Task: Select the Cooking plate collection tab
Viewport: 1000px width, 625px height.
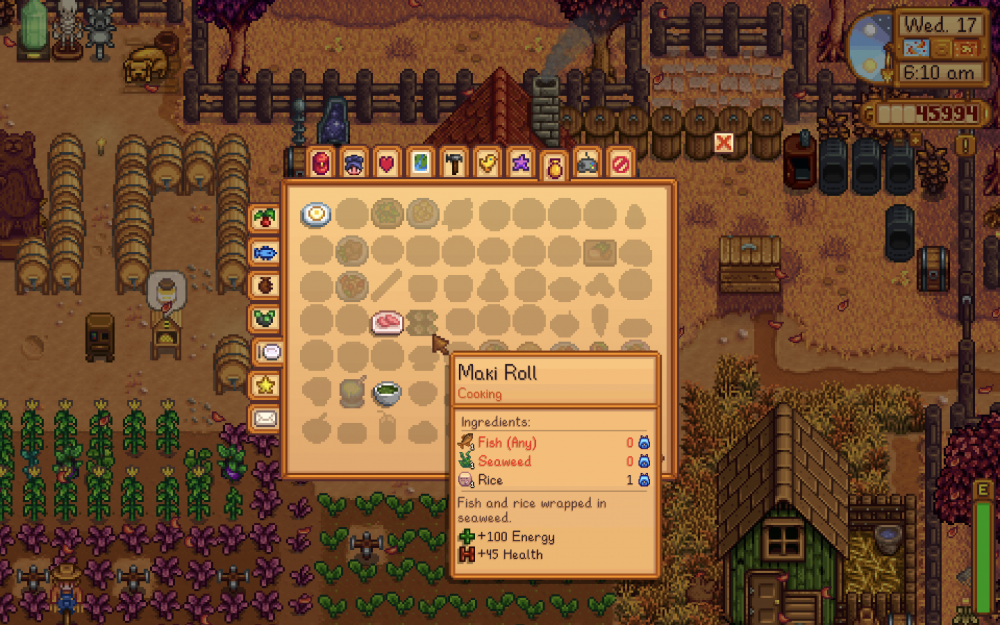Action: (x=270, y=351)
